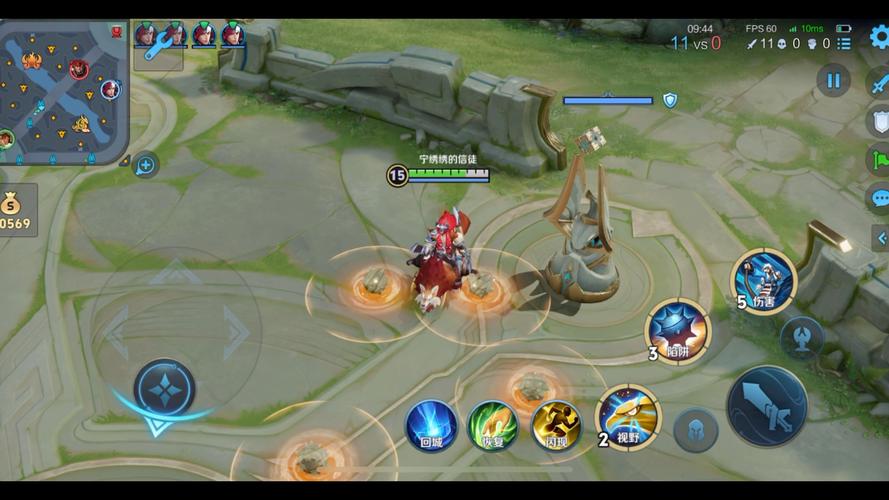Click the blue sword signal button

[878, 82]
